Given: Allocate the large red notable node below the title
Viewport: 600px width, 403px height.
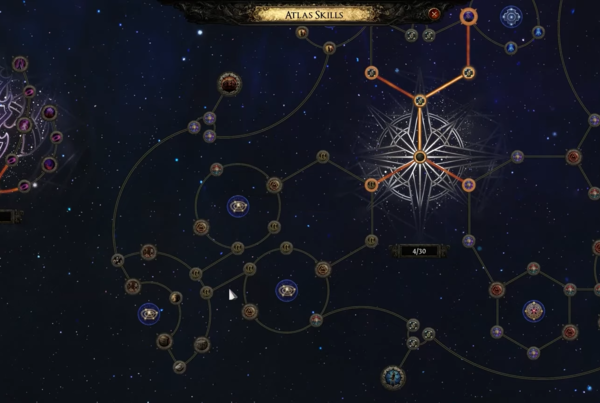Looking at the screenshot, I should pyautogui.click(x=230, y=83).
